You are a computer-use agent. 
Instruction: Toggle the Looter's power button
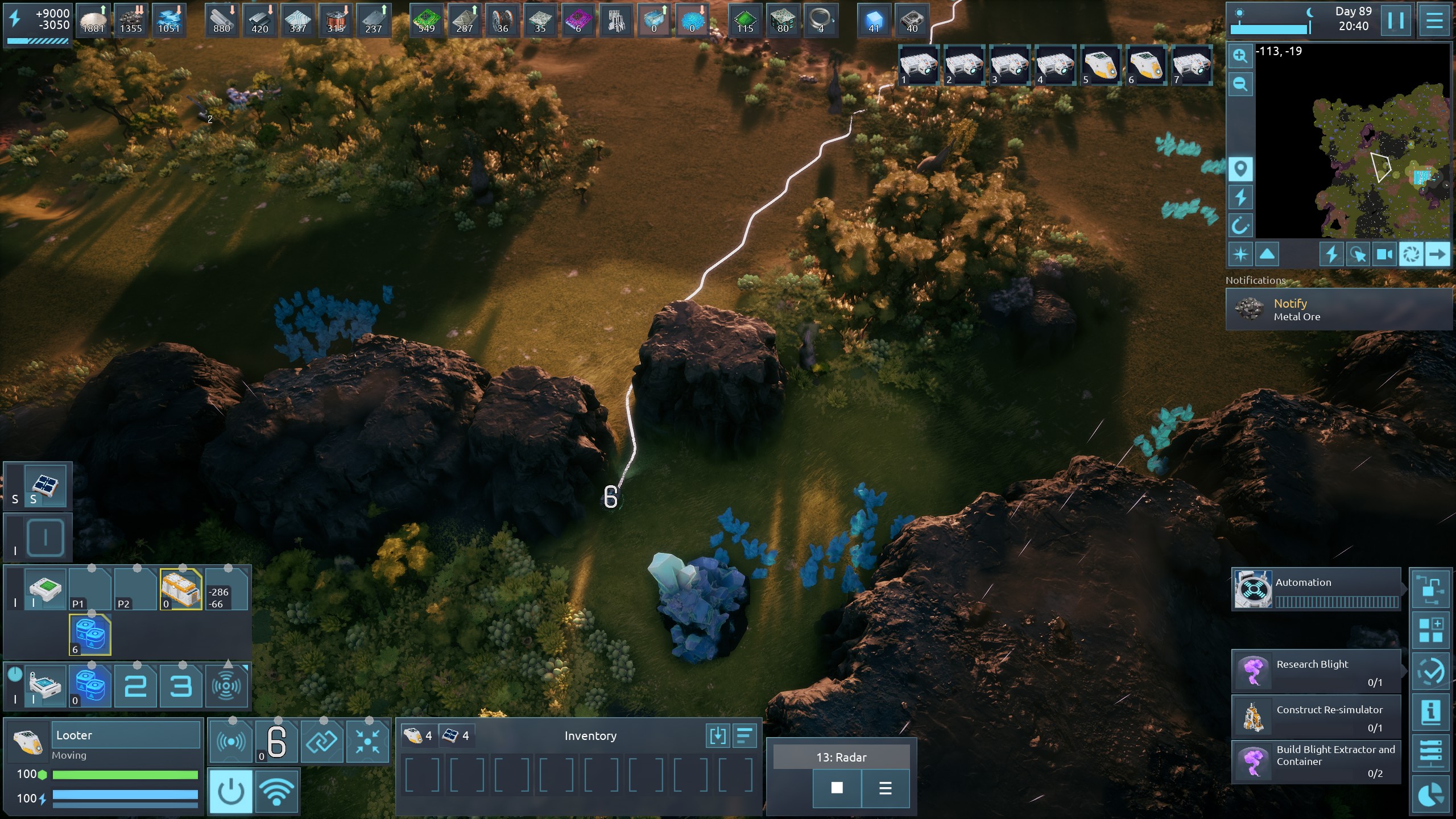pos(231,791)
